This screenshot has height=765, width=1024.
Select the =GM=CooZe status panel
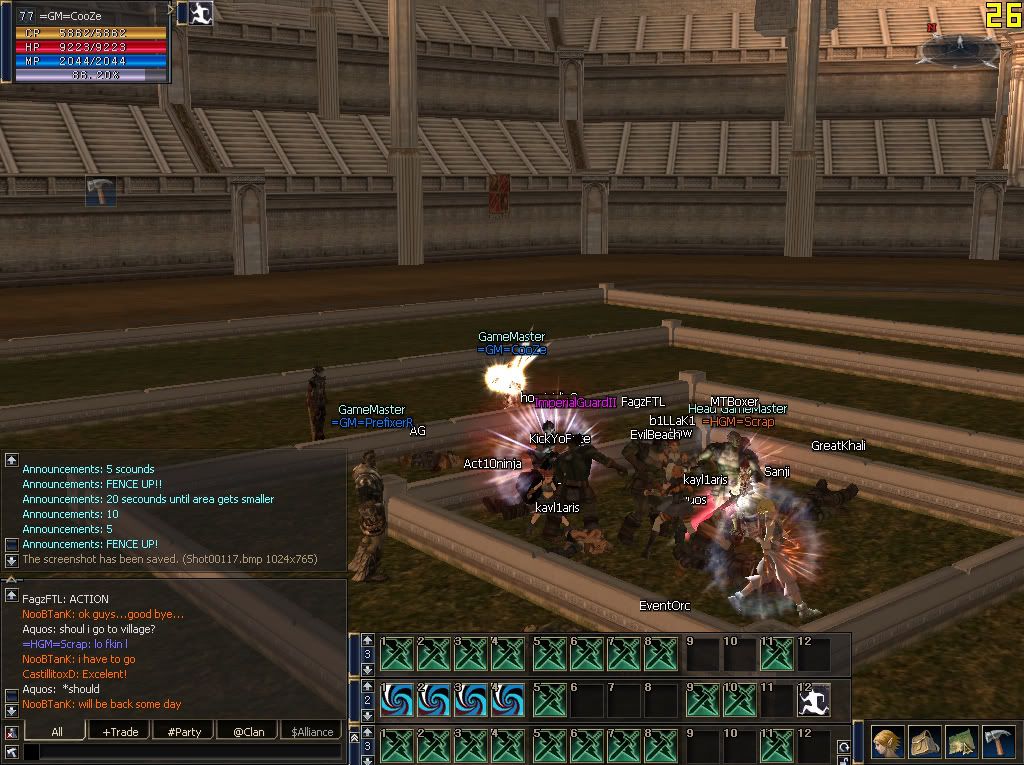pos(90,44)
